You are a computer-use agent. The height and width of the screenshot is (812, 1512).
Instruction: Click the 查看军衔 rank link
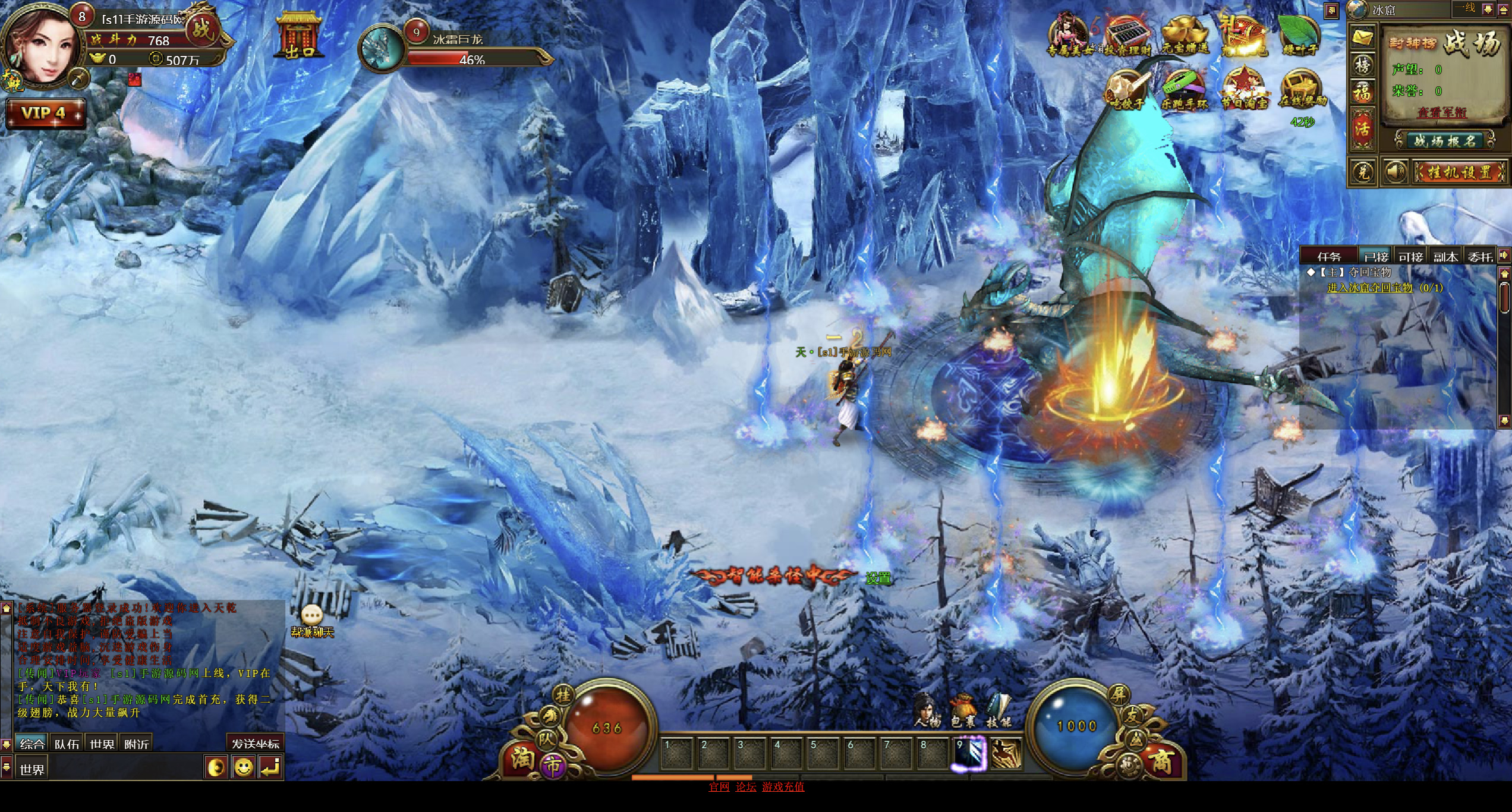[1442, 112]
